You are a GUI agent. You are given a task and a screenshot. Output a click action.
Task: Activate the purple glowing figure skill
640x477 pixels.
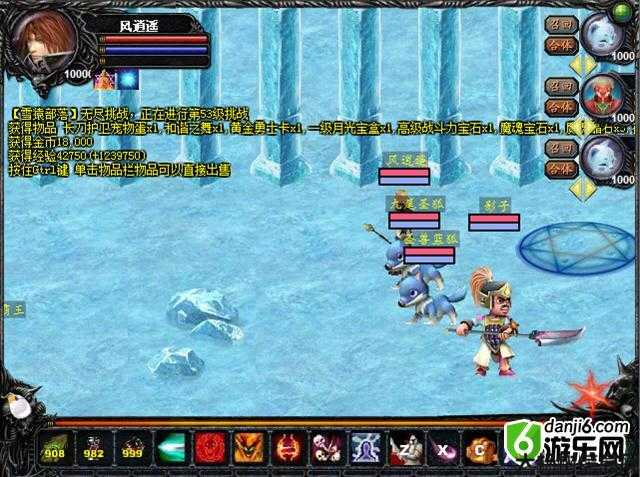click(364, 448)
